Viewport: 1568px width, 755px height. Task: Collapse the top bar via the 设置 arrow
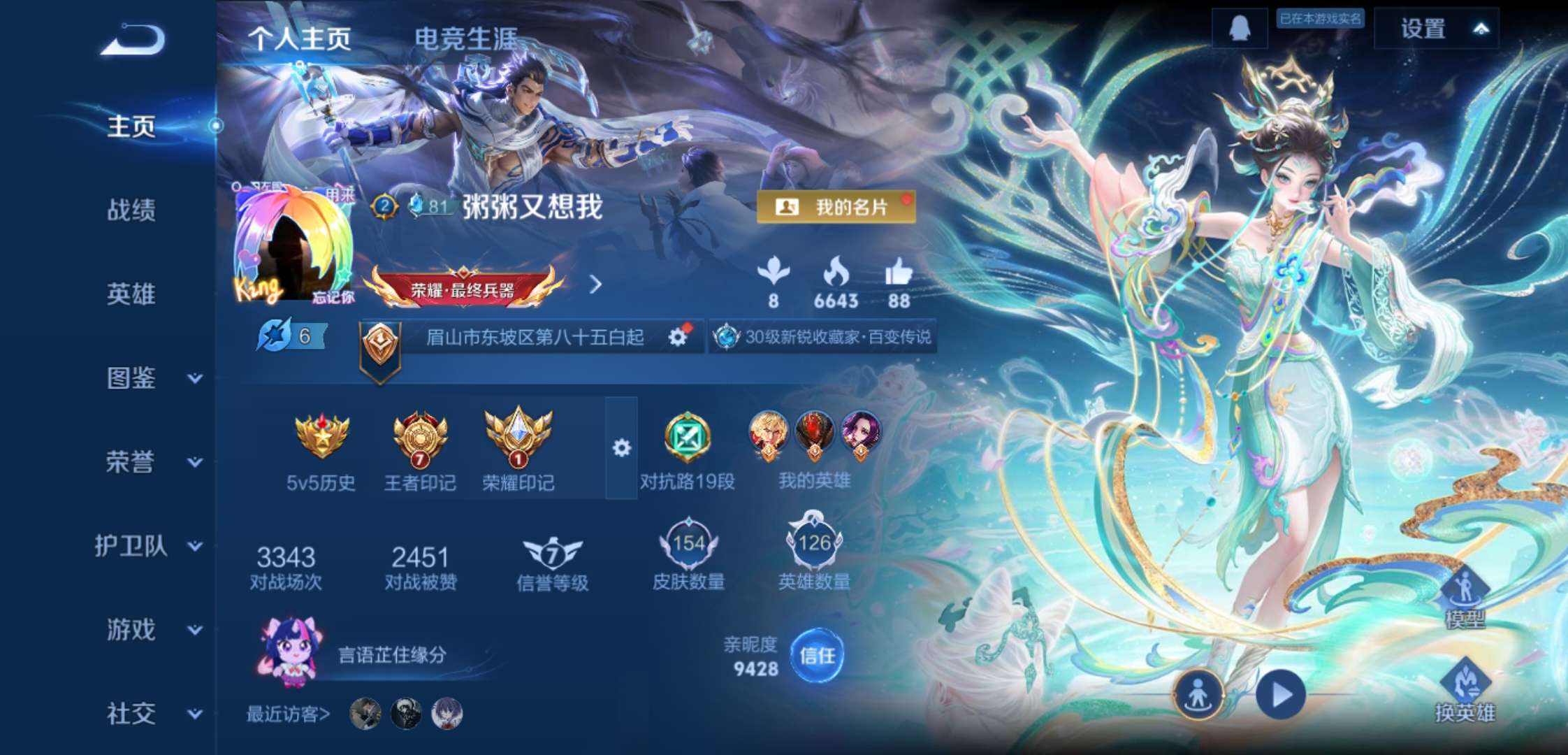[x=1483, y=29]
